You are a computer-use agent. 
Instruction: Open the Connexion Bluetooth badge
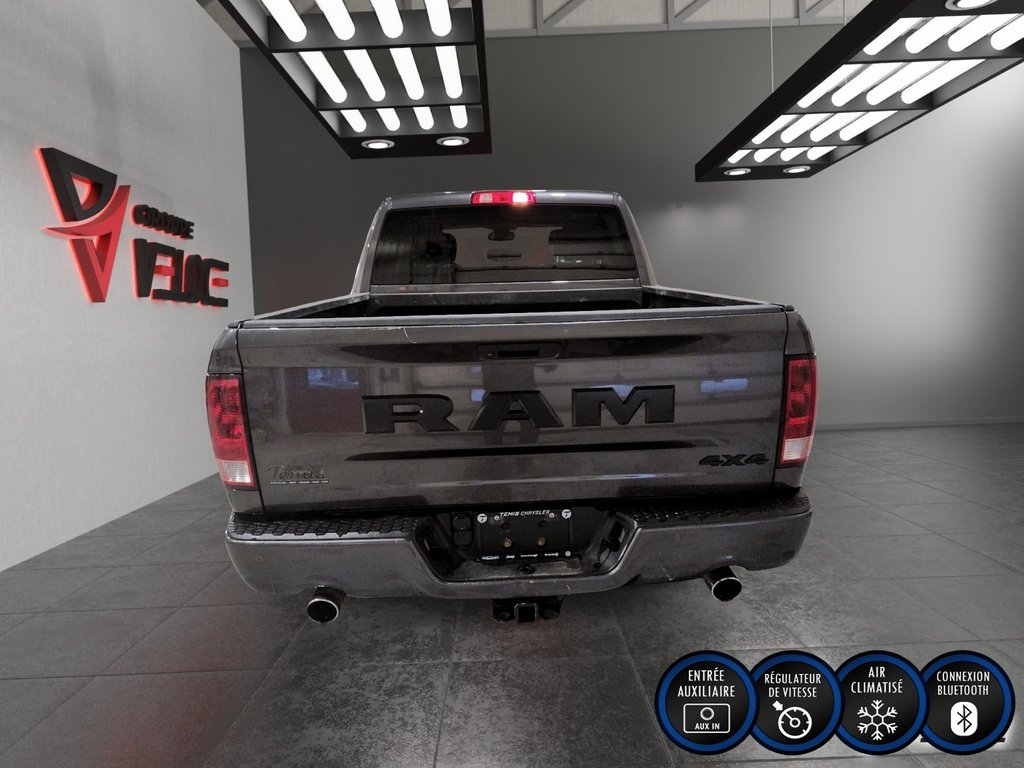(963, 702)
